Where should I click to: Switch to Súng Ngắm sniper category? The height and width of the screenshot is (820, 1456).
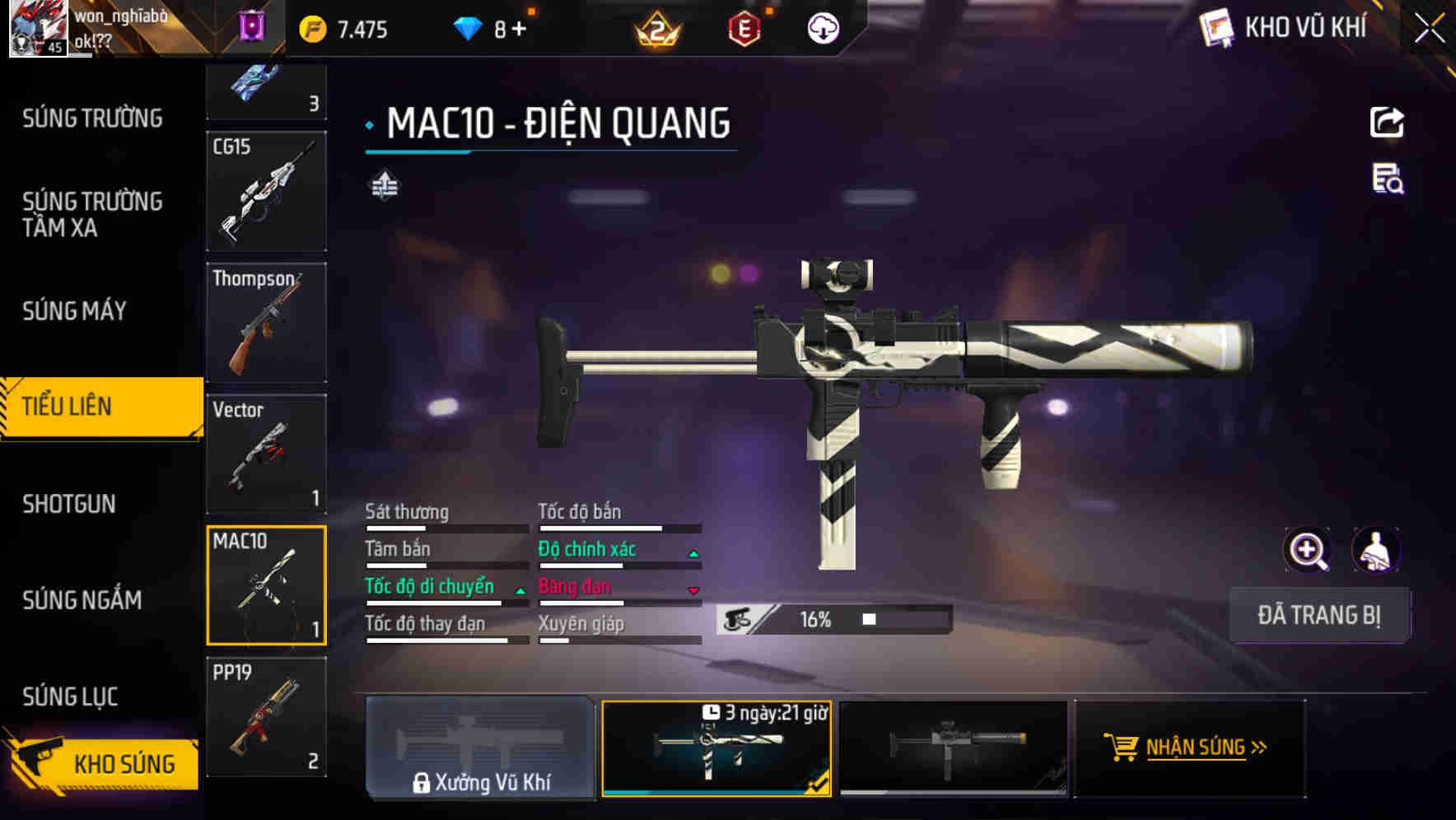82,600
